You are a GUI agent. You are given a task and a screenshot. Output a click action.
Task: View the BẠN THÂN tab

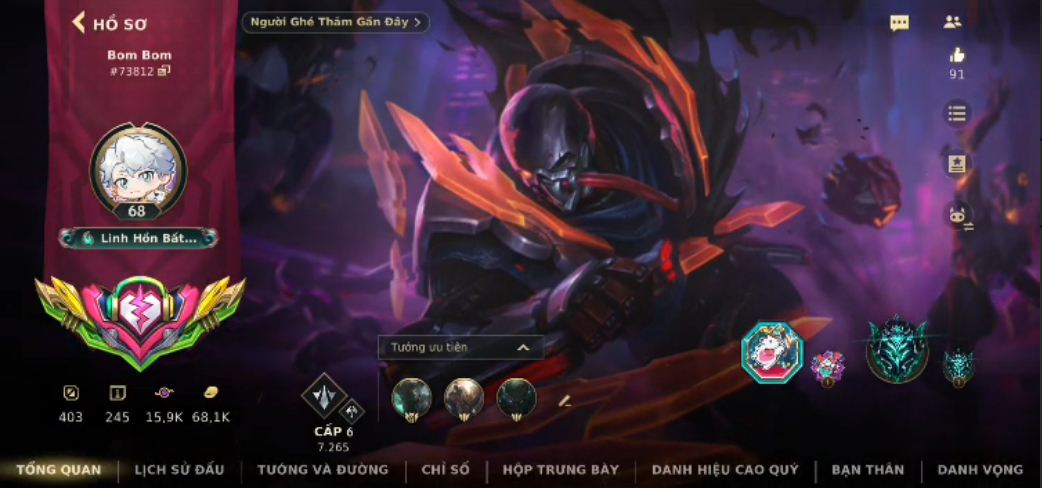[867, 469]
